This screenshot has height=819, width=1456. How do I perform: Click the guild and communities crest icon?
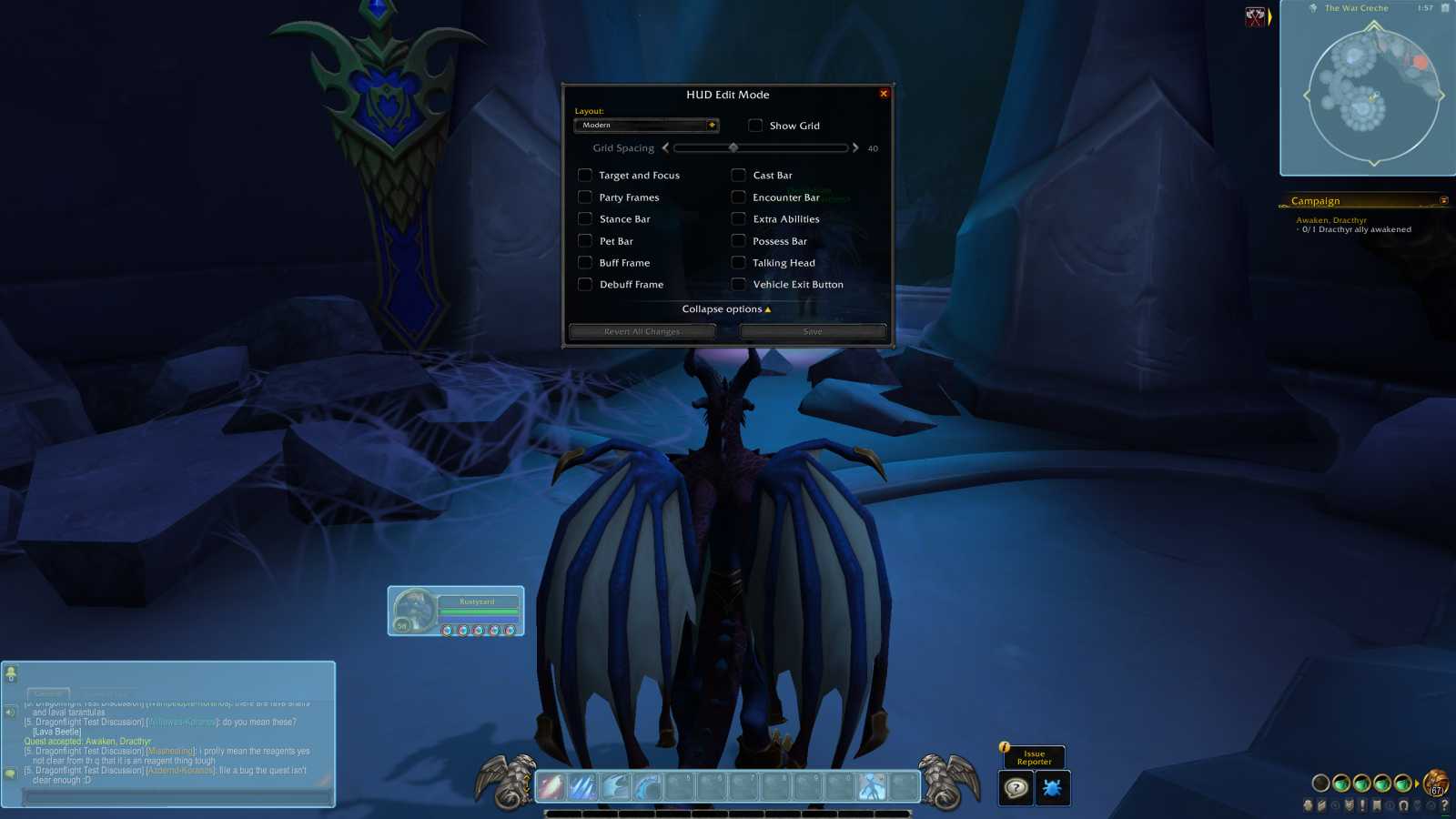(1349, 805)
